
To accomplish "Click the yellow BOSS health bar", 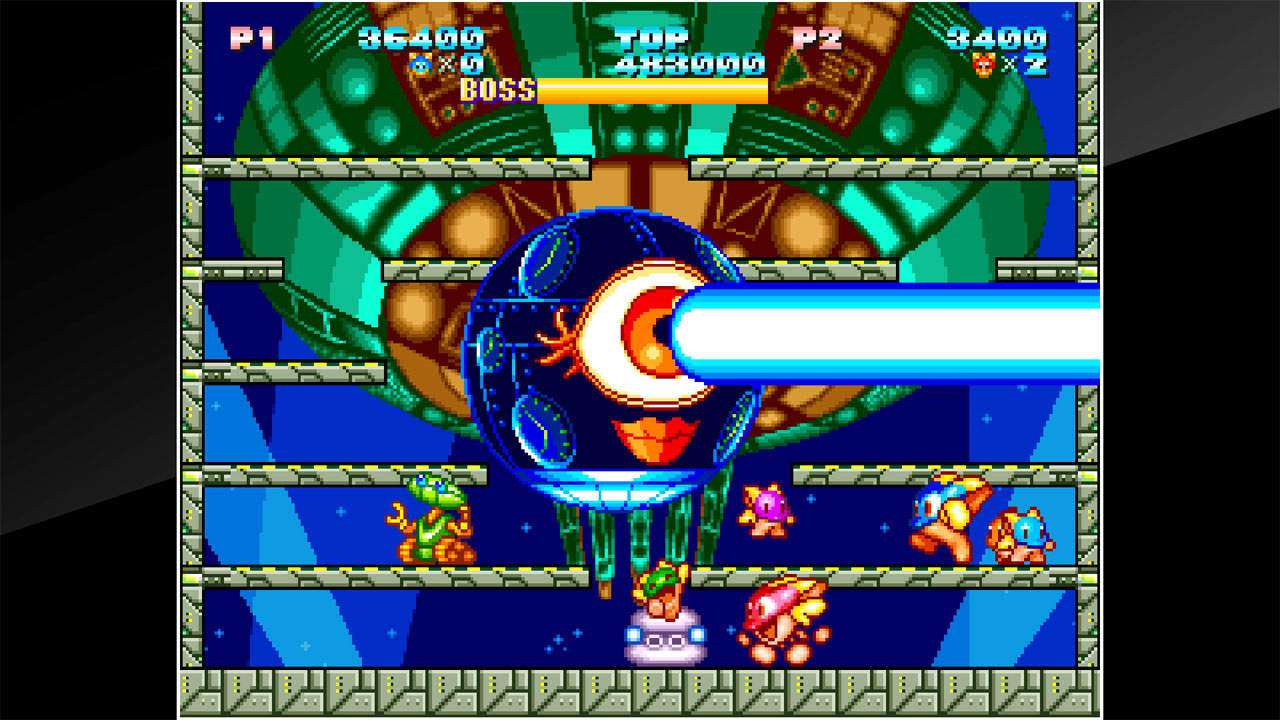I will coord(650,89).
